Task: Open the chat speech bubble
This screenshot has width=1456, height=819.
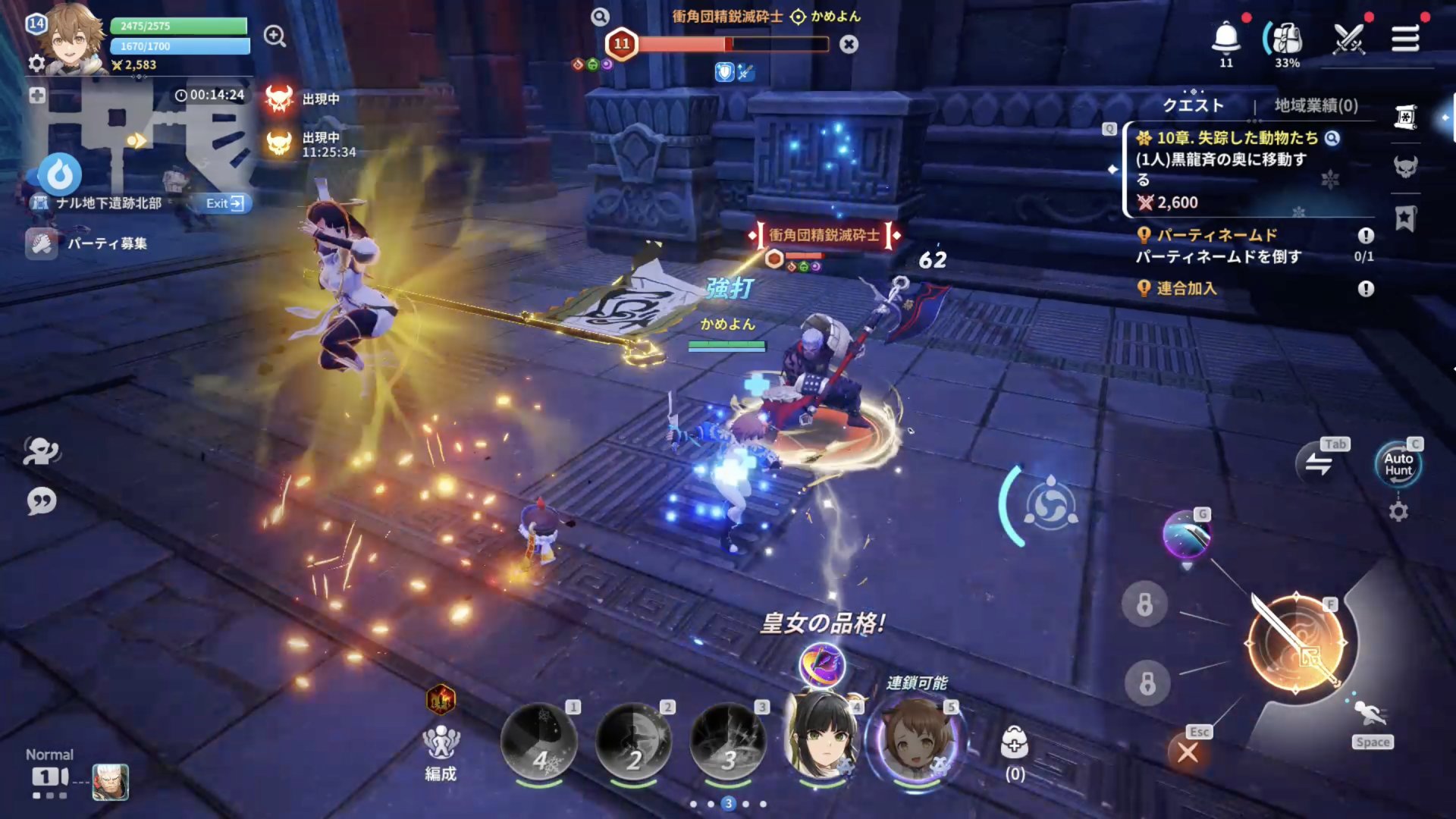Action: coord(42,501)
